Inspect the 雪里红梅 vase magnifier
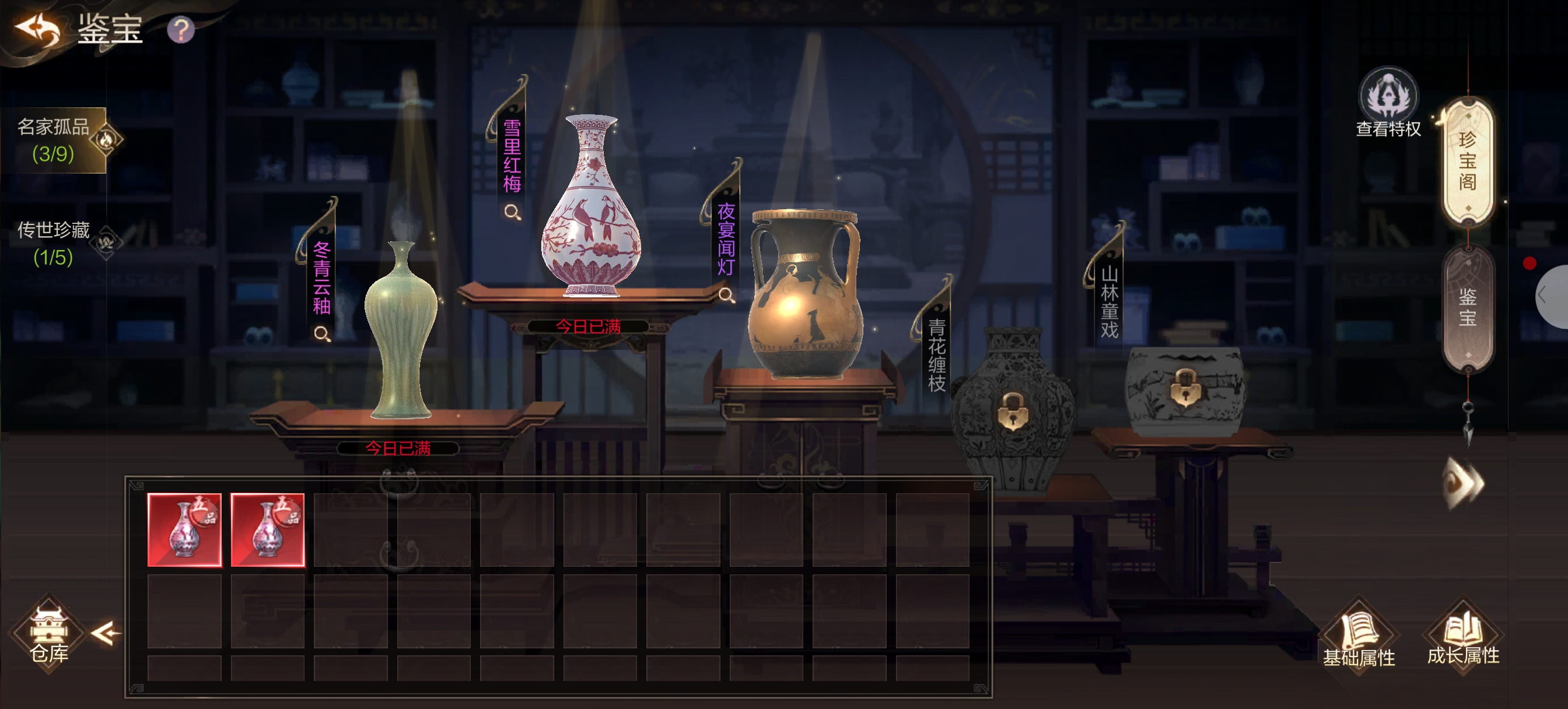 point(513,212)
